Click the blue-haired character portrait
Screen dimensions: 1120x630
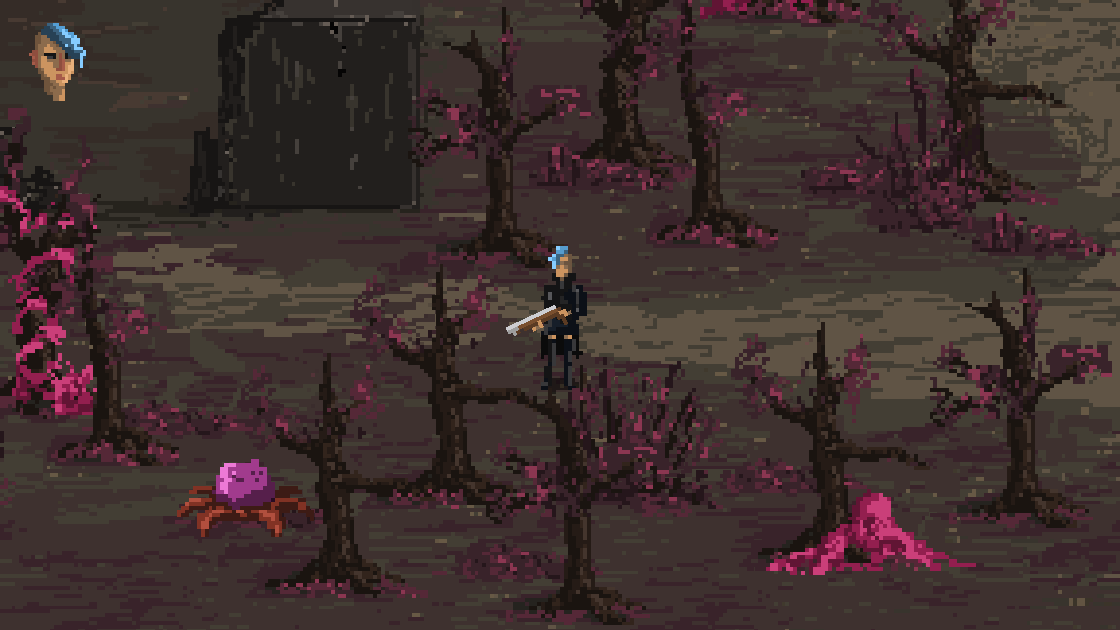tap(58, 62)
